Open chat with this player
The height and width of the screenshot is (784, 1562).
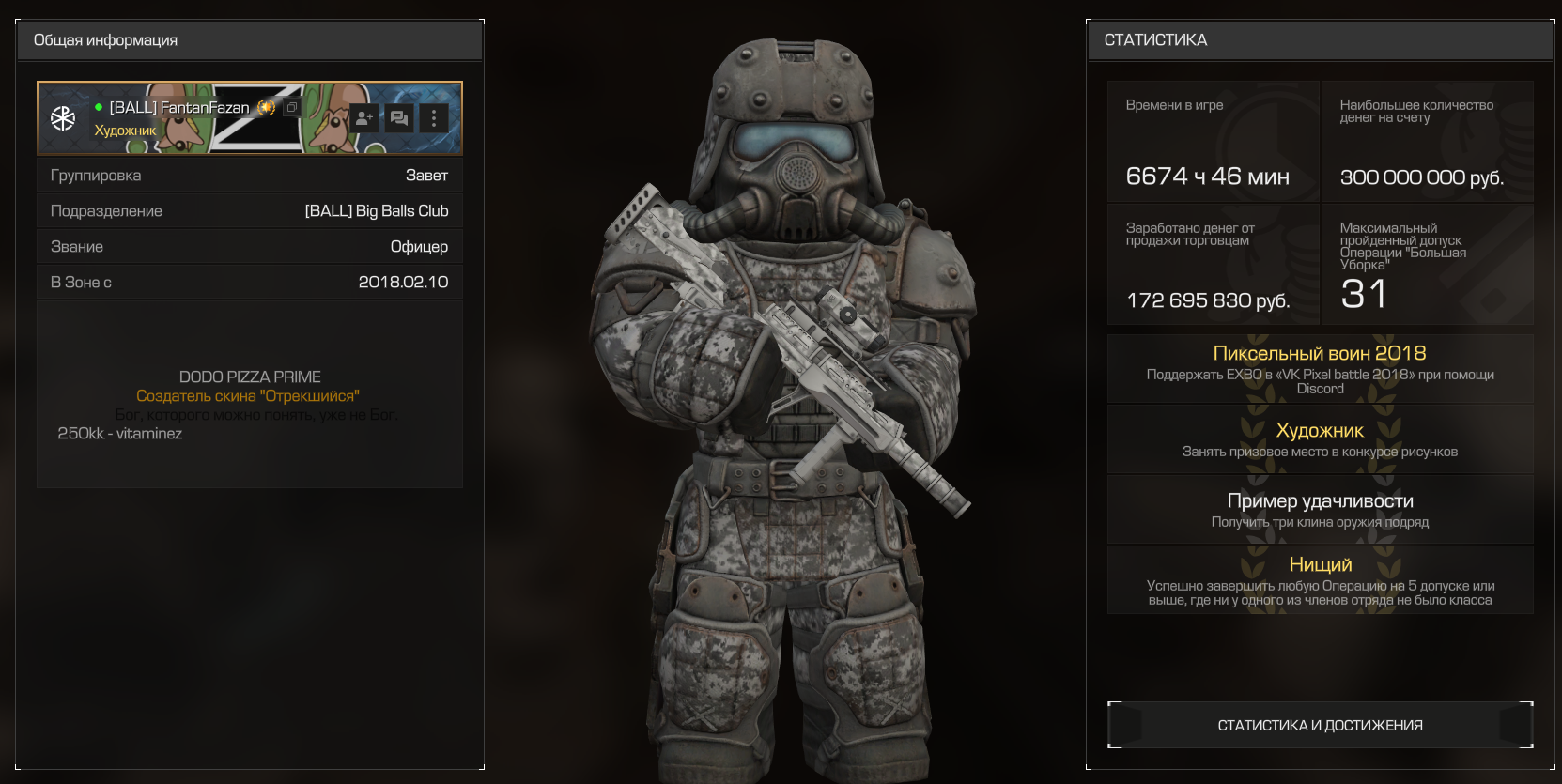coord(399,118)
